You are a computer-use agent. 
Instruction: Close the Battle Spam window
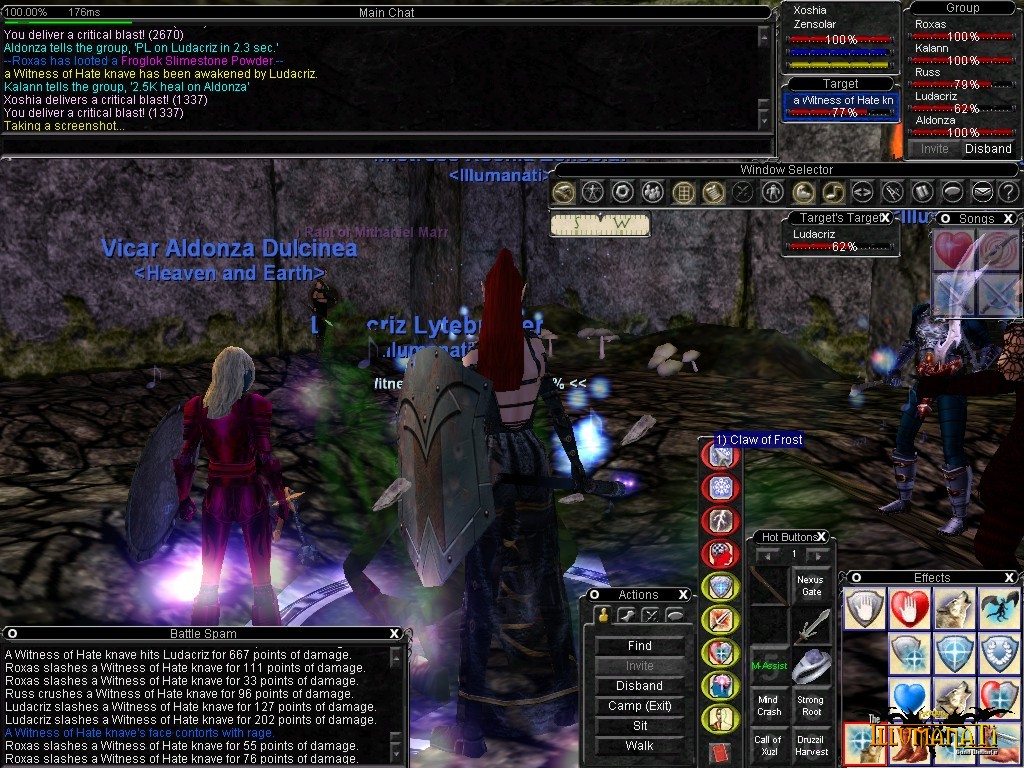395,633
